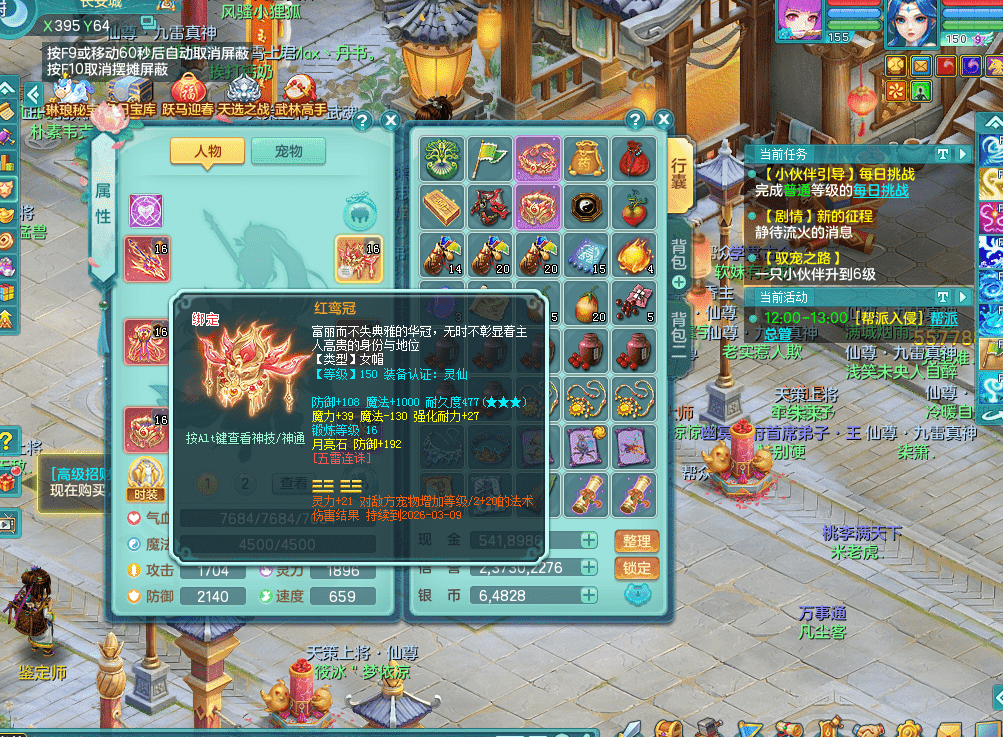Image resolution: width=1003 pixels, height=737 pixels.
Task: Open the 跃马迎春 event icon
Action: click(x=188, y=97)
